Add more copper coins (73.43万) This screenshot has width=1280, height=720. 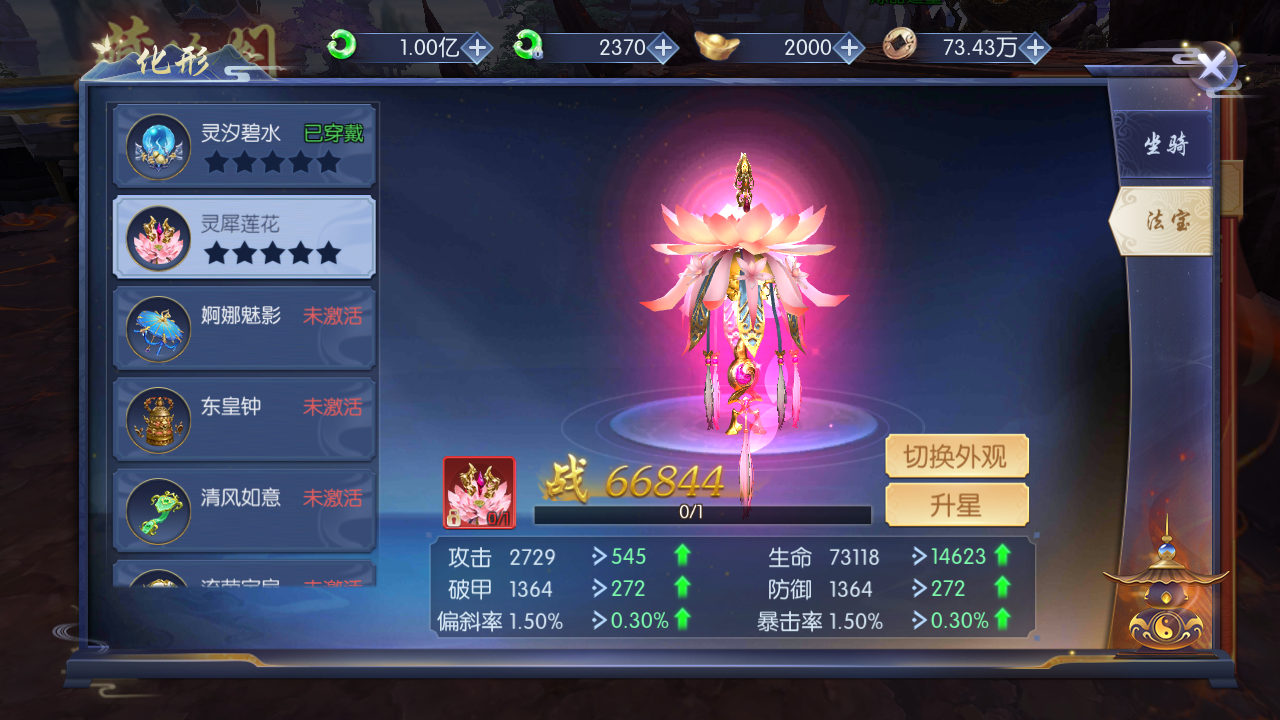(x=1035, y=47)
